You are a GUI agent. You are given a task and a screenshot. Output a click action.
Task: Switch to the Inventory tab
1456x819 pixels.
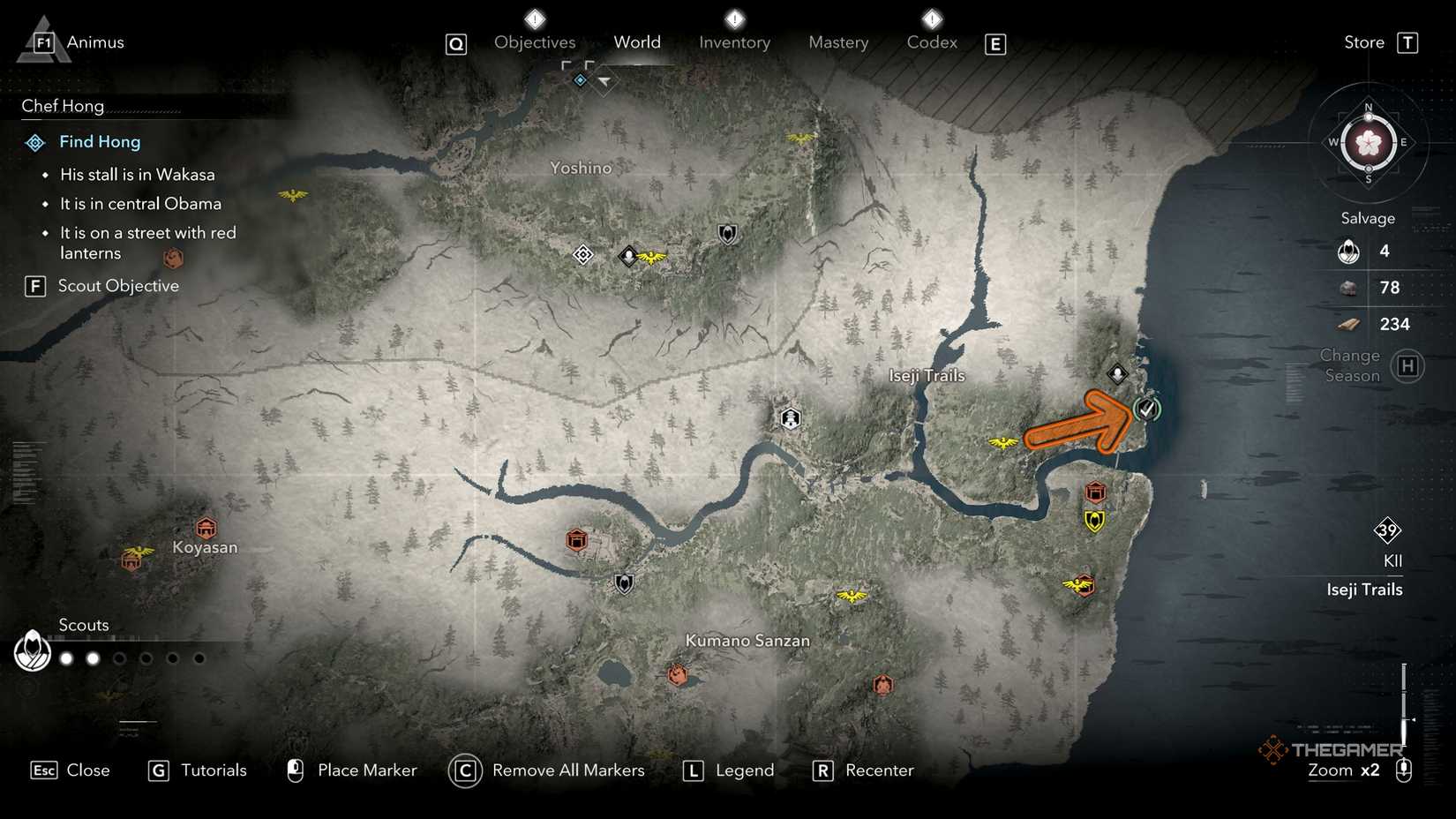point(734,41)
